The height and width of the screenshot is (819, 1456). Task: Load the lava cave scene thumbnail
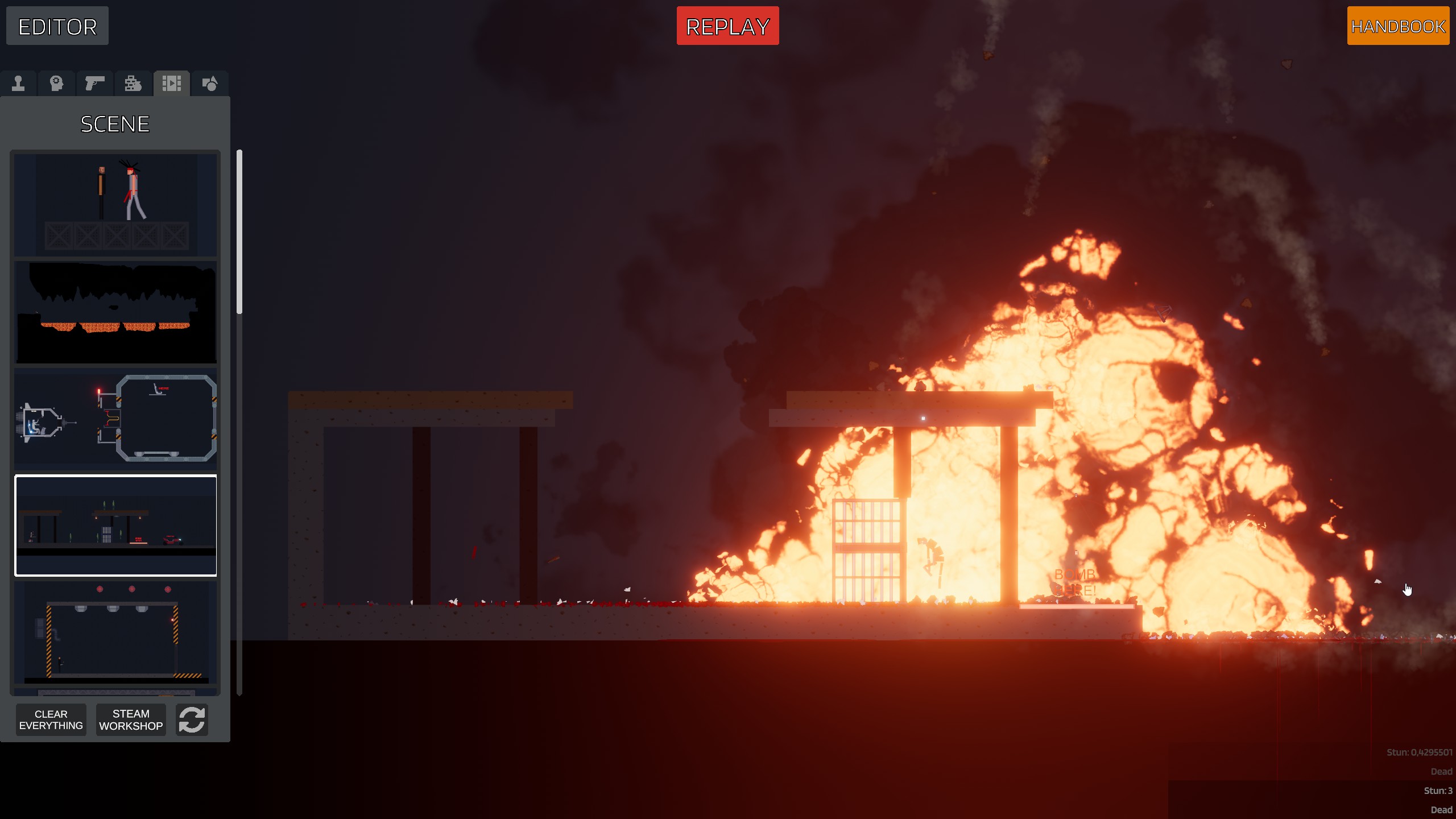tap(115, 312)
